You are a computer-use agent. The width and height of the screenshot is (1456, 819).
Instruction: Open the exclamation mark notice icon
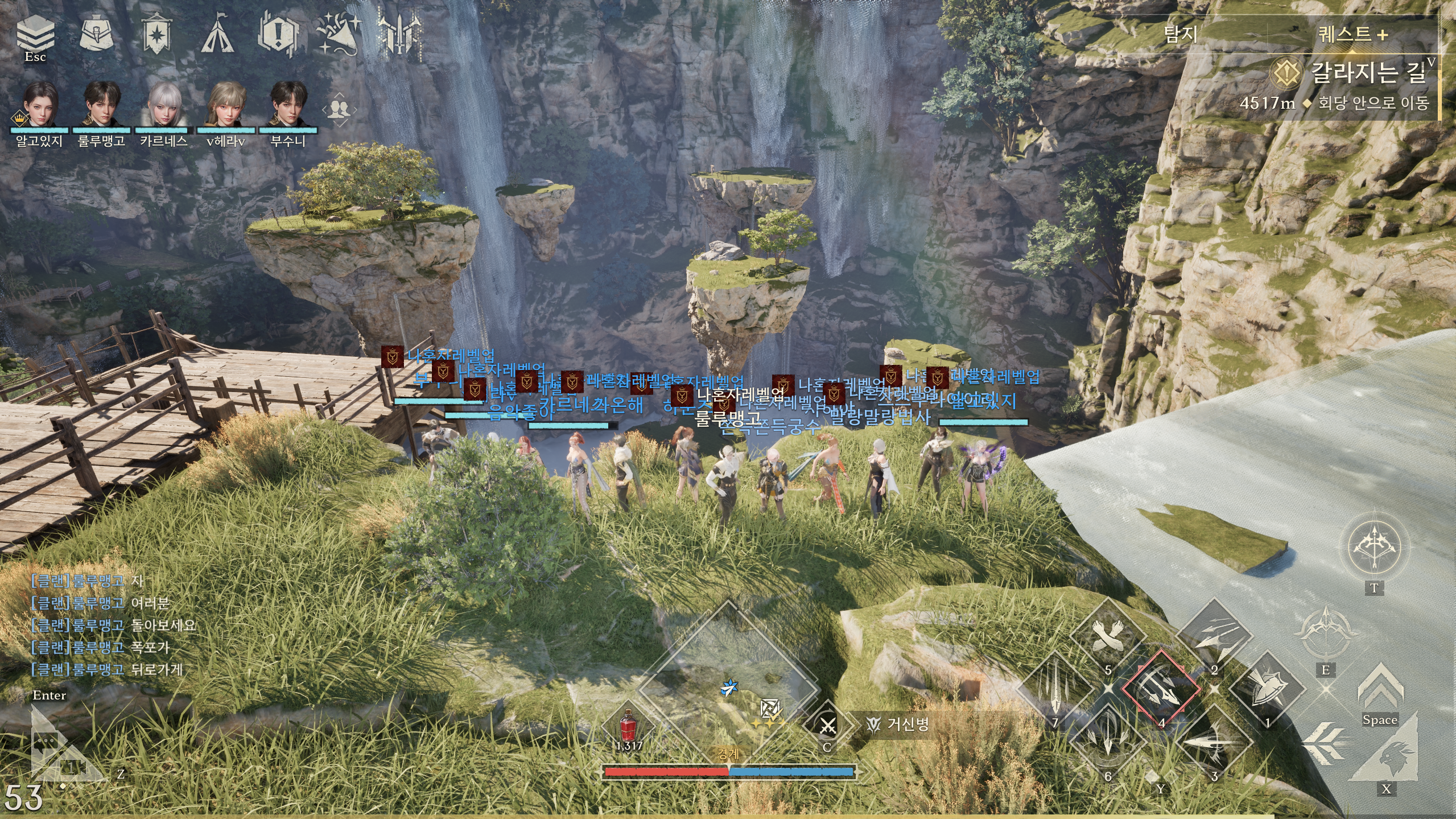[278, 34]
